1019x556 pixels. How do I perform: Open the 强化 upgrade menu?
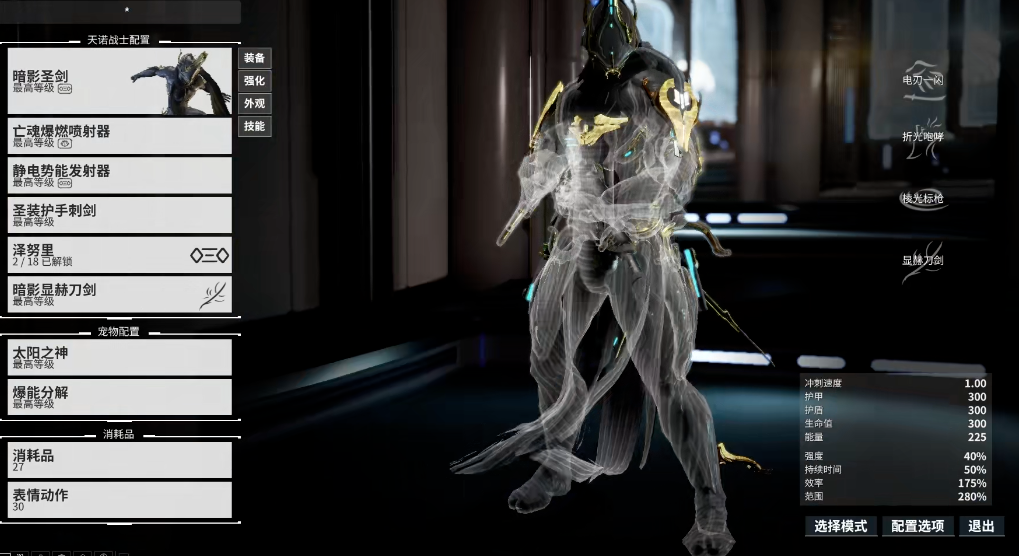[x=254, y=81]
